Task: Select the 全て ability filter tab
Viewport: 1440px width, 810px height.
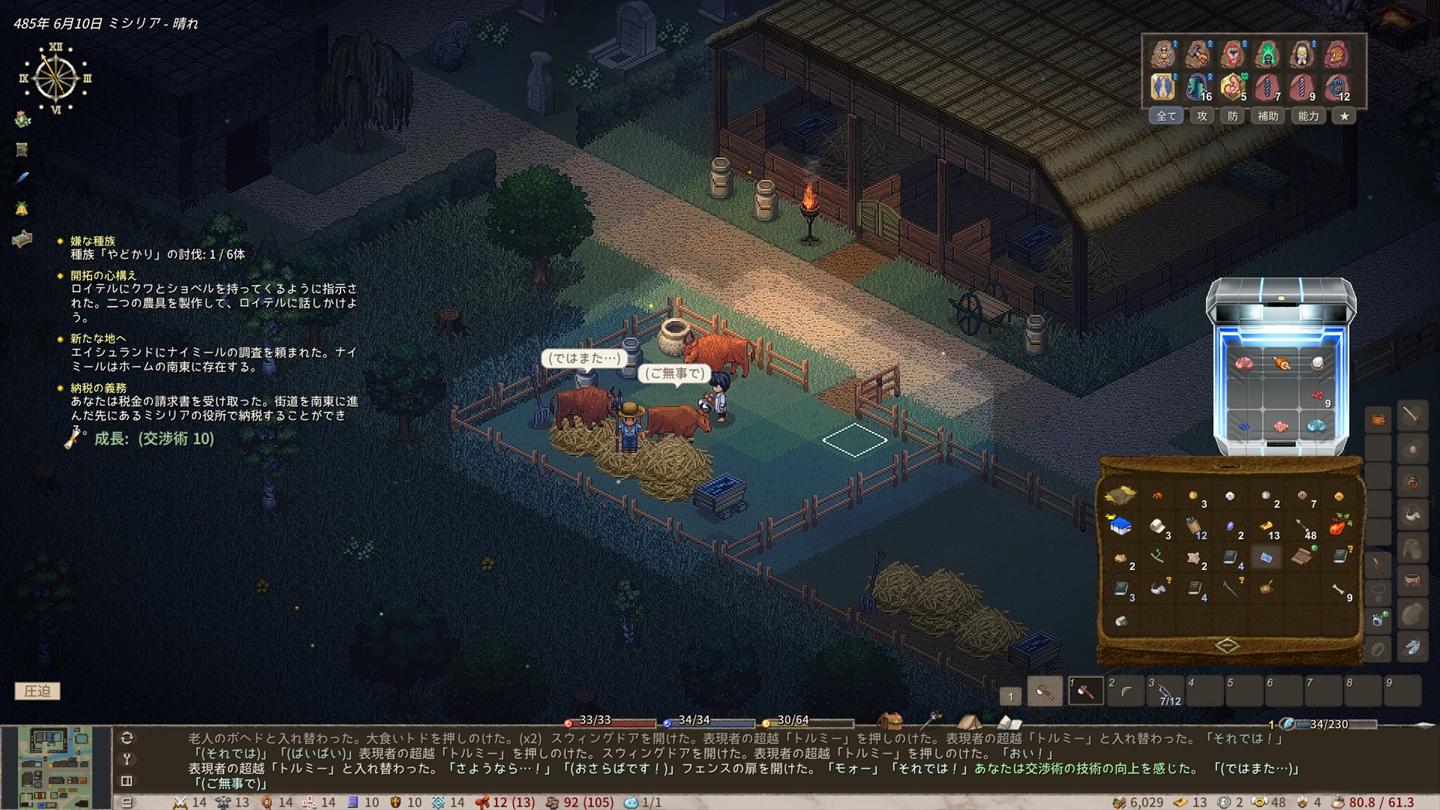Action: pyautogui.click(x=1166, y=116)
